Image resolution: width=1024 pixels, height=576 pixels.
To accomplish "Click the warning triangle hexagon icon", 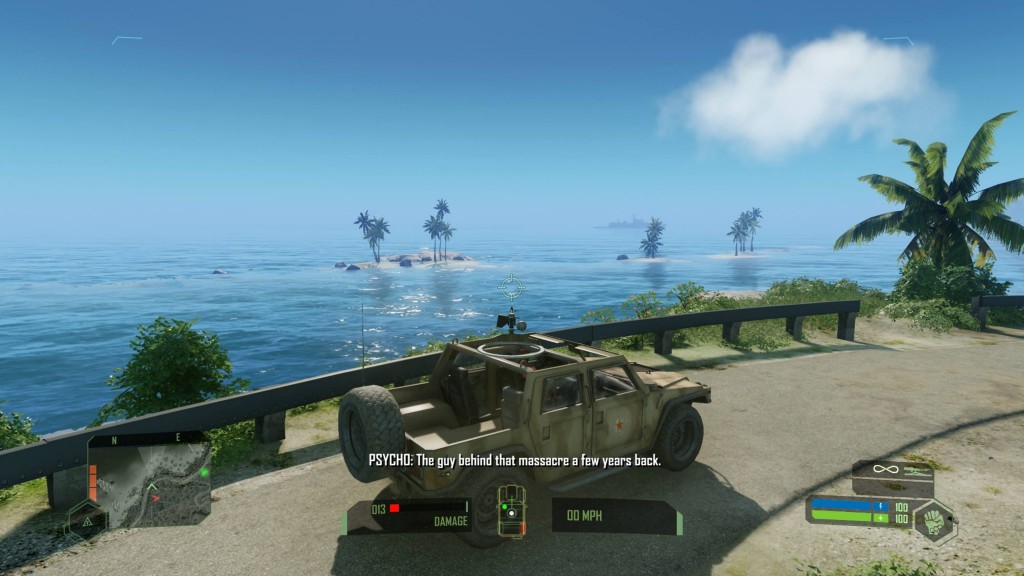I will (85, 519).
